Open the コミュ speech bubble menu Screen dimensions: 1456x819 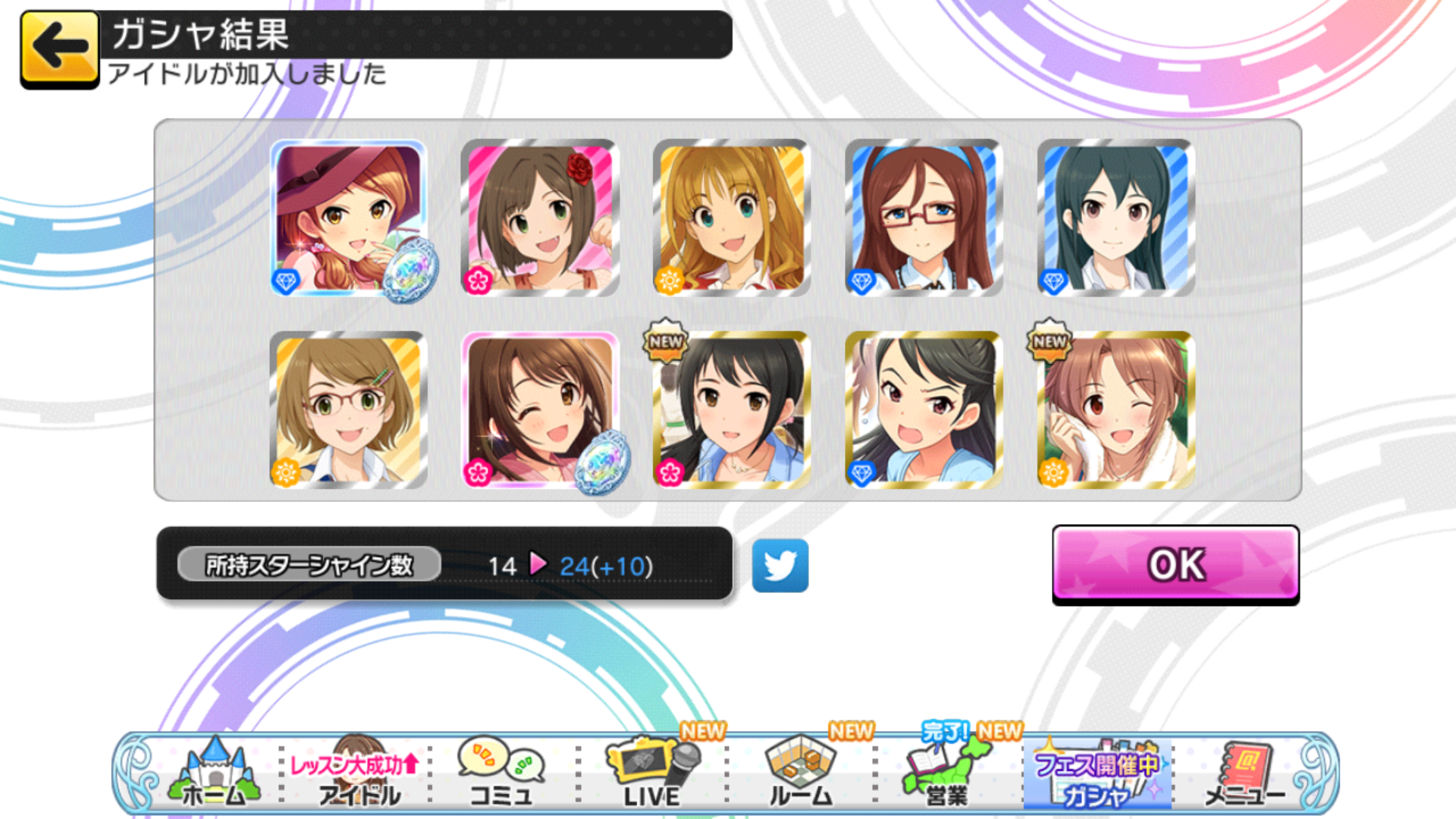pyautogui.click(x=500, y=772)
